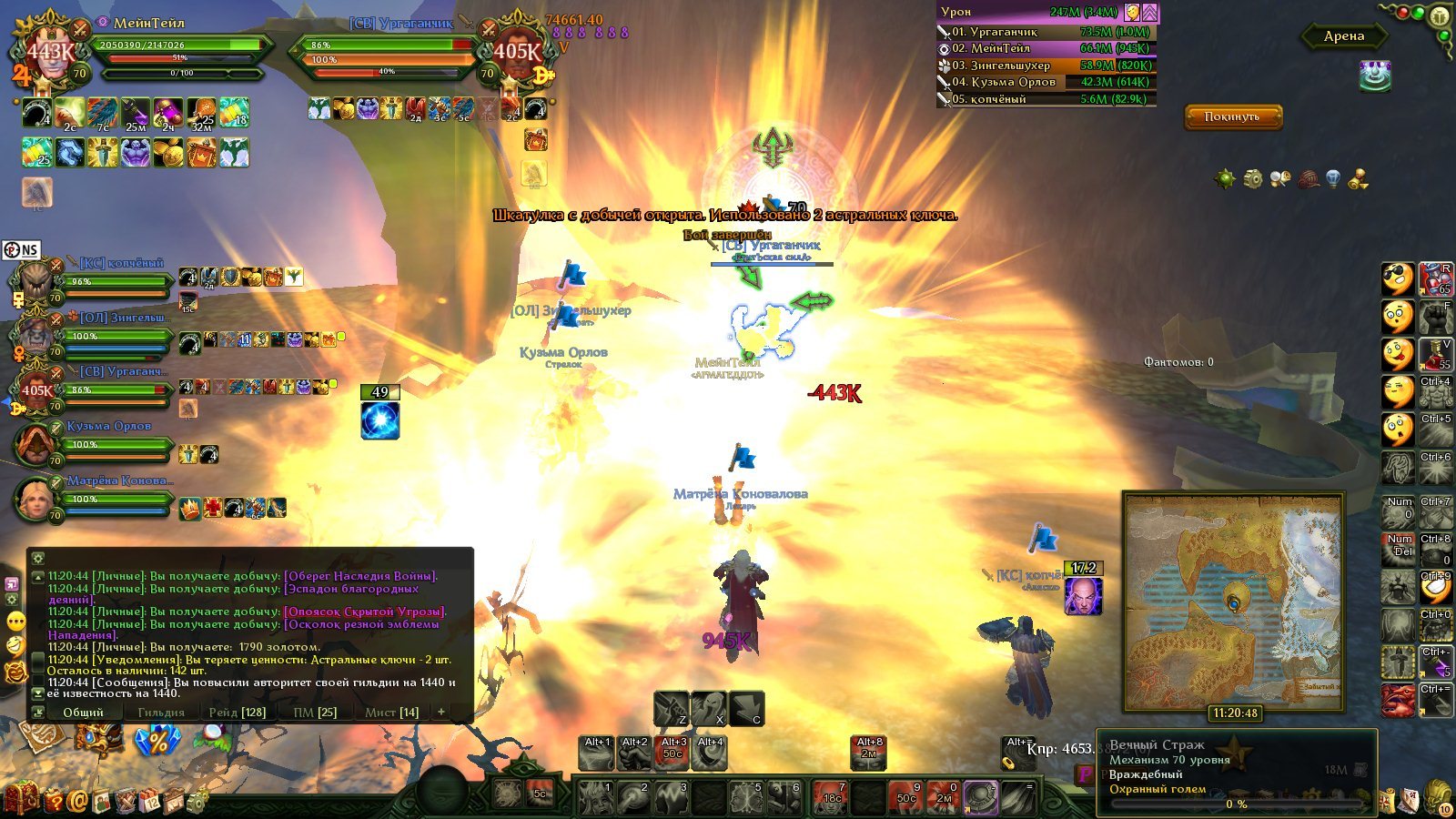Click the minimap
Image resolution: width=1456 pixels, height=819 pixels.
point(1233,601)
